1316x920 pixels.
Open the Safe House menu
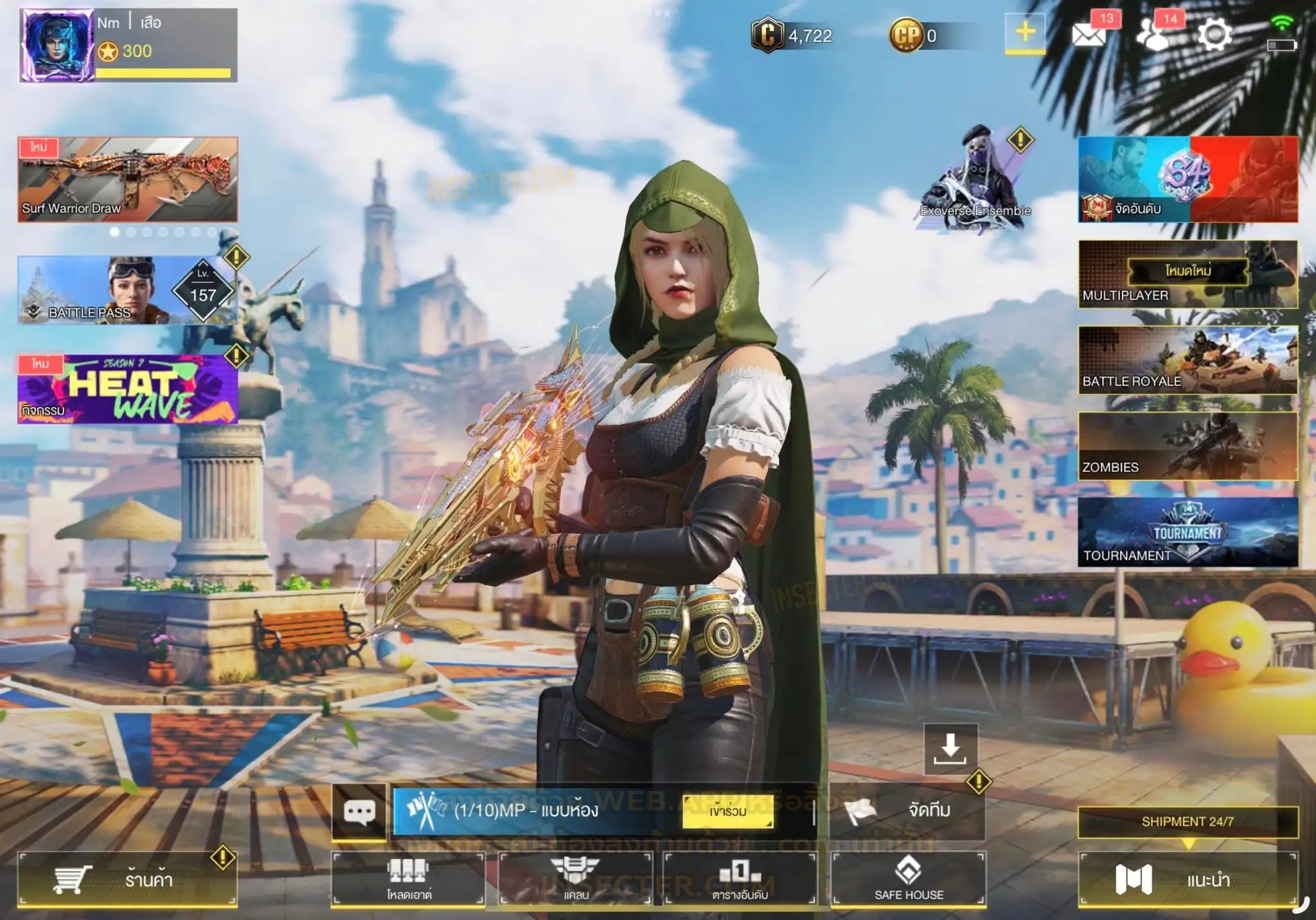click(x=909, y=879)
